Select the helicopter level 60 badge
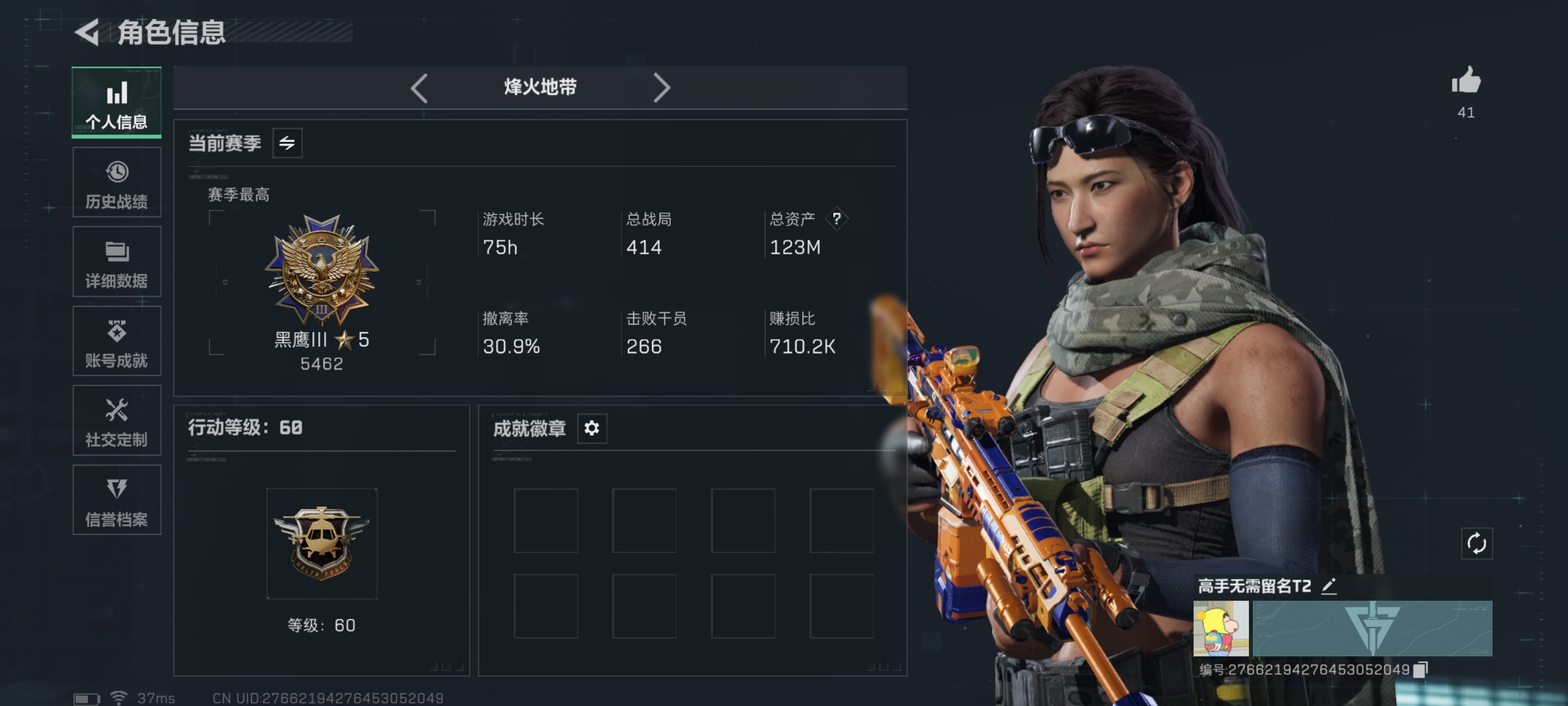Viewport: 1568px width, 706px height. (x=321, y=543)
